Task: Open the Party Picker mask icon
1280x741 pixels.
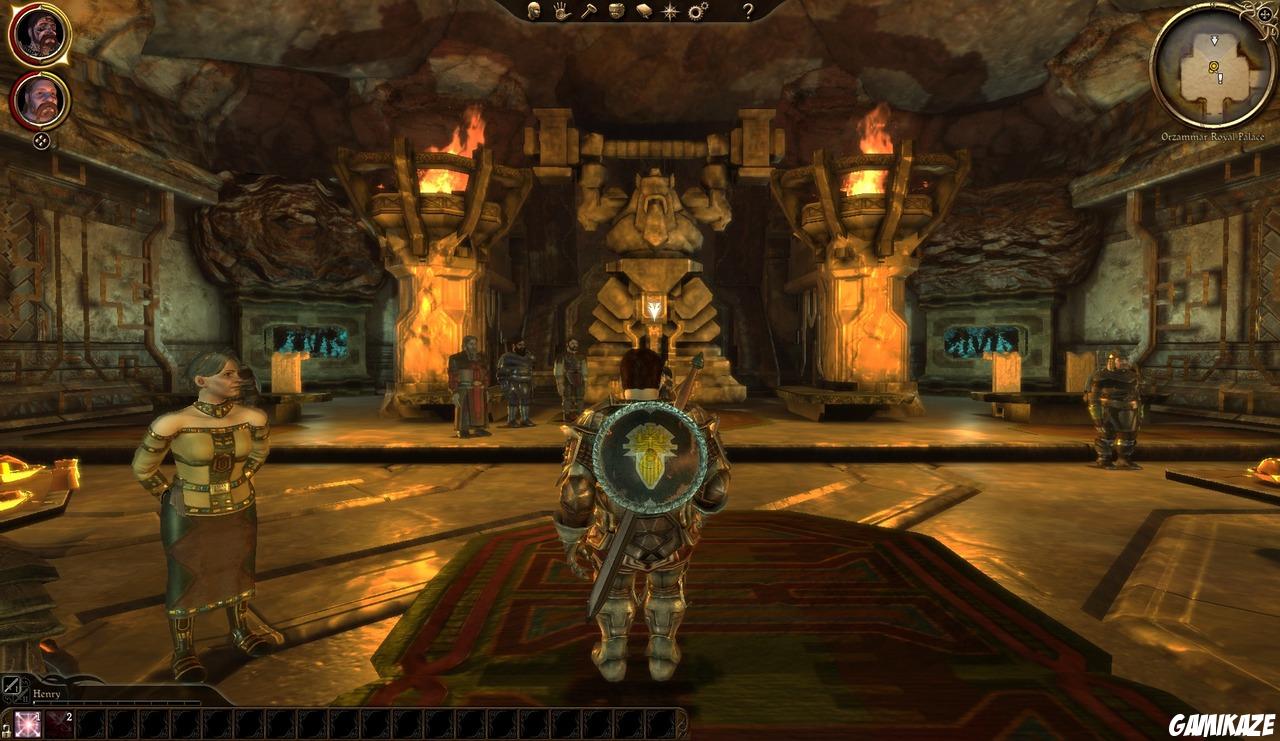Action: pyautogui.click(x=617, y=10)
